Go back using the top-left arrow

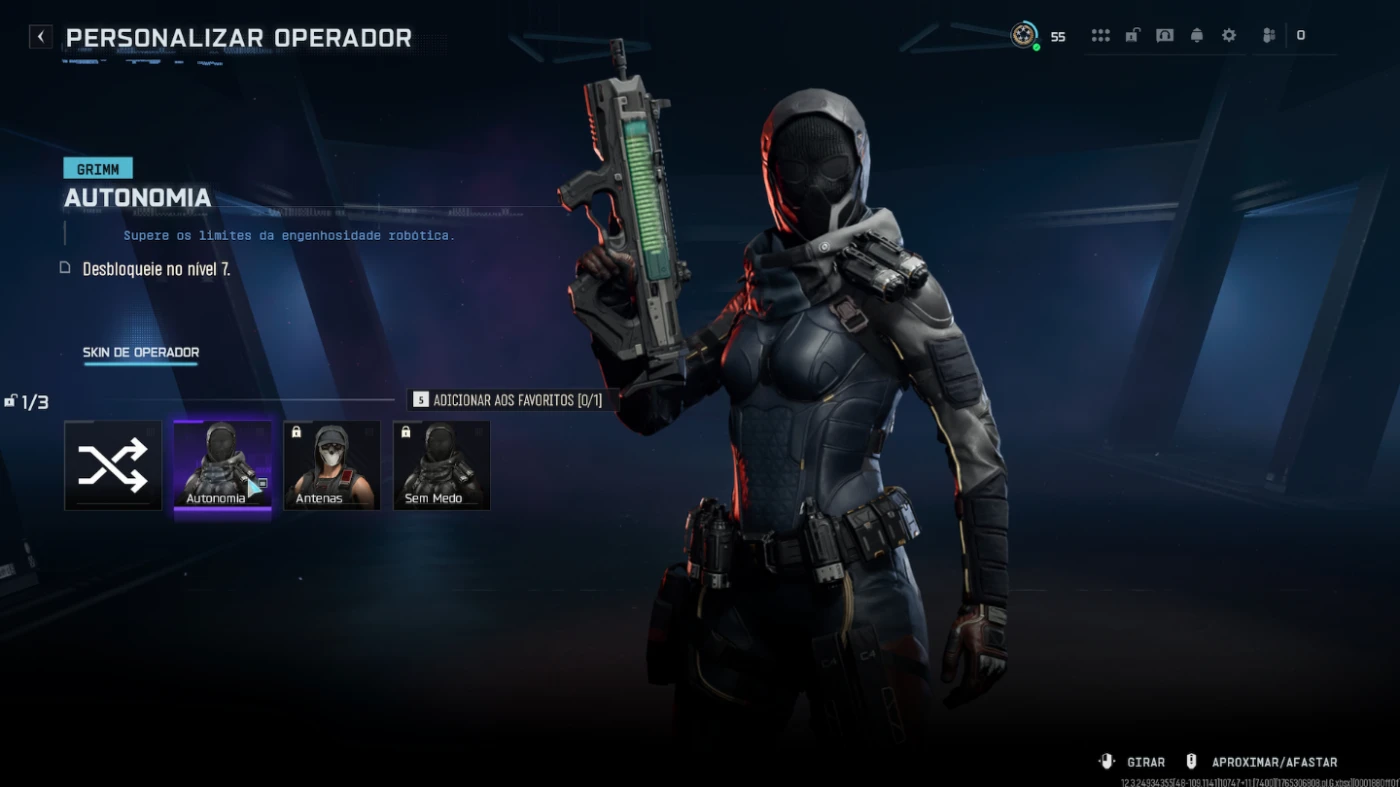[x=40, y=37]
